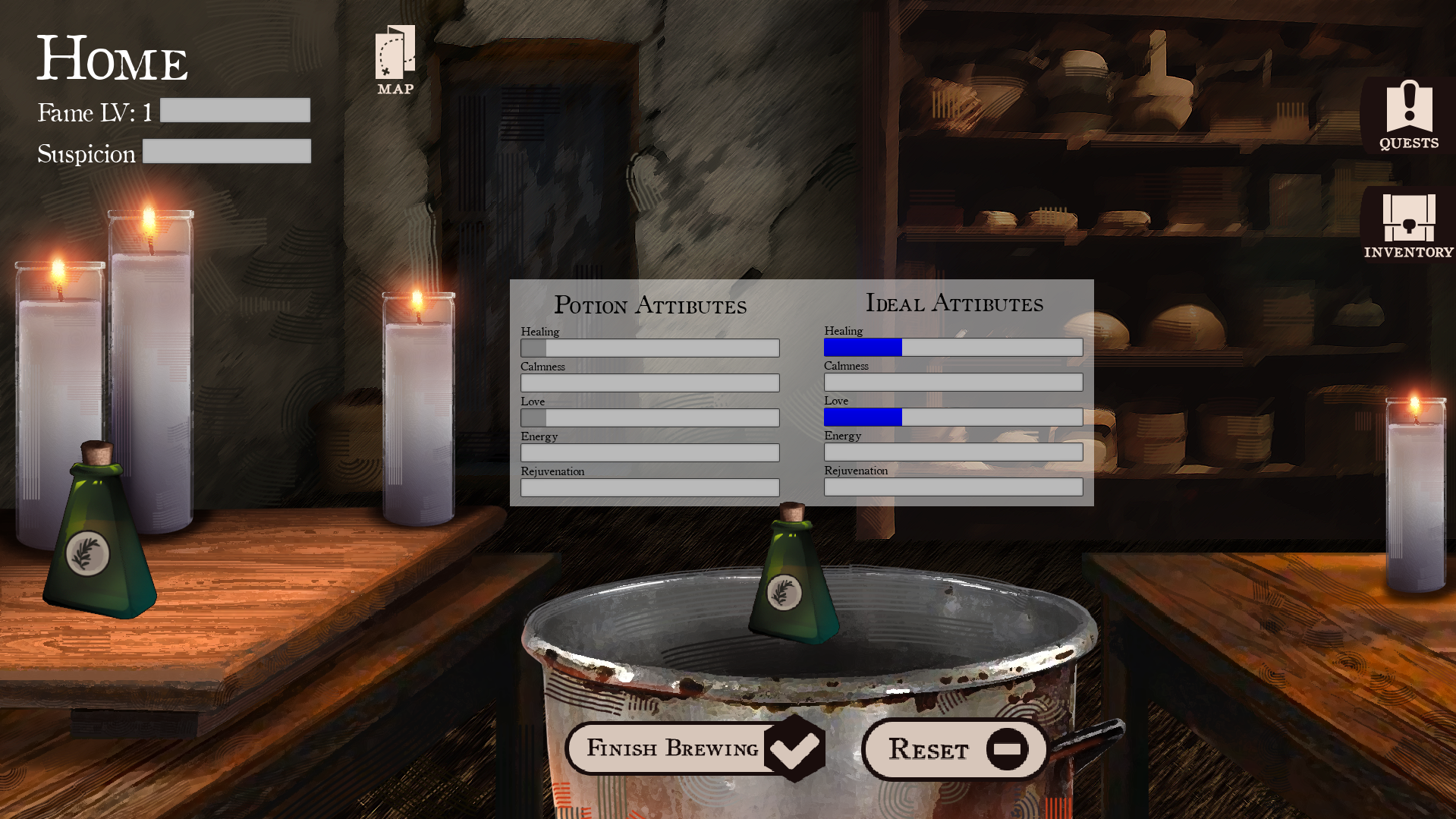This screenshot has height=819, width=1456.
Task: Click the blue Love bar in Ideal Attibutes
Action: tap(863, 417)
